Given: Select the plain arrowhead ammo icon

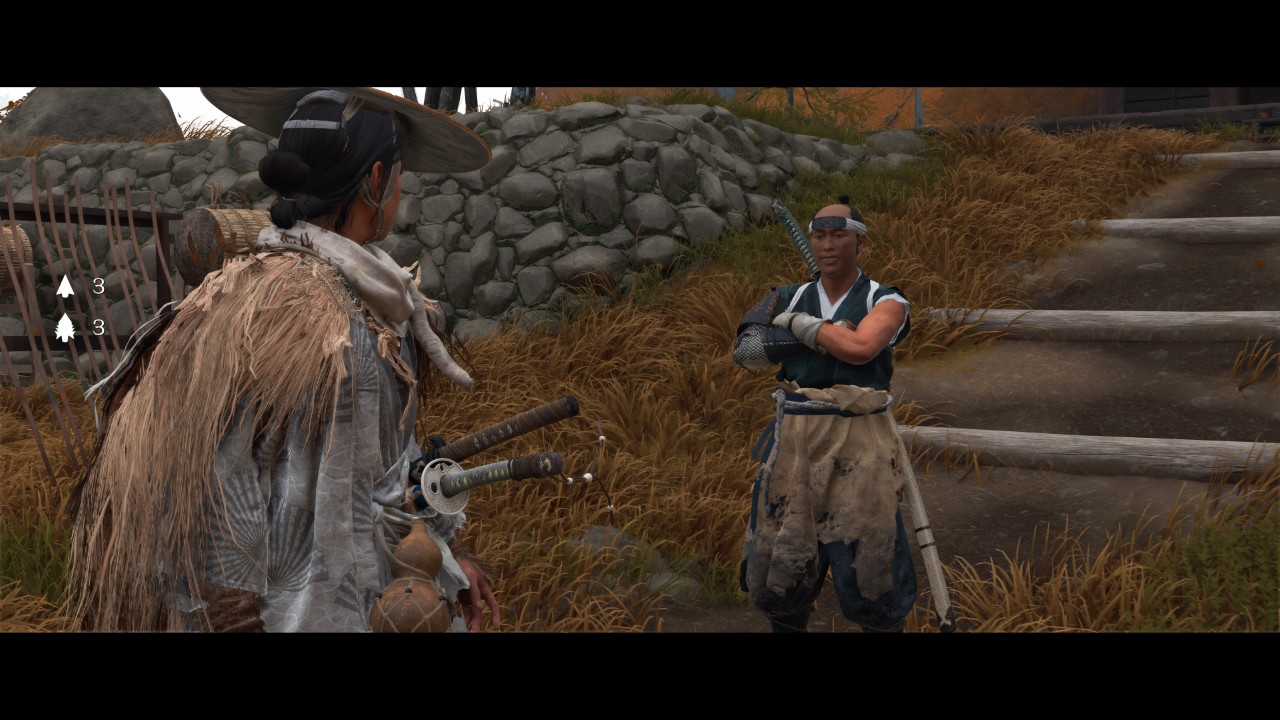Looking at the screenshot, I should click(65, 287).
